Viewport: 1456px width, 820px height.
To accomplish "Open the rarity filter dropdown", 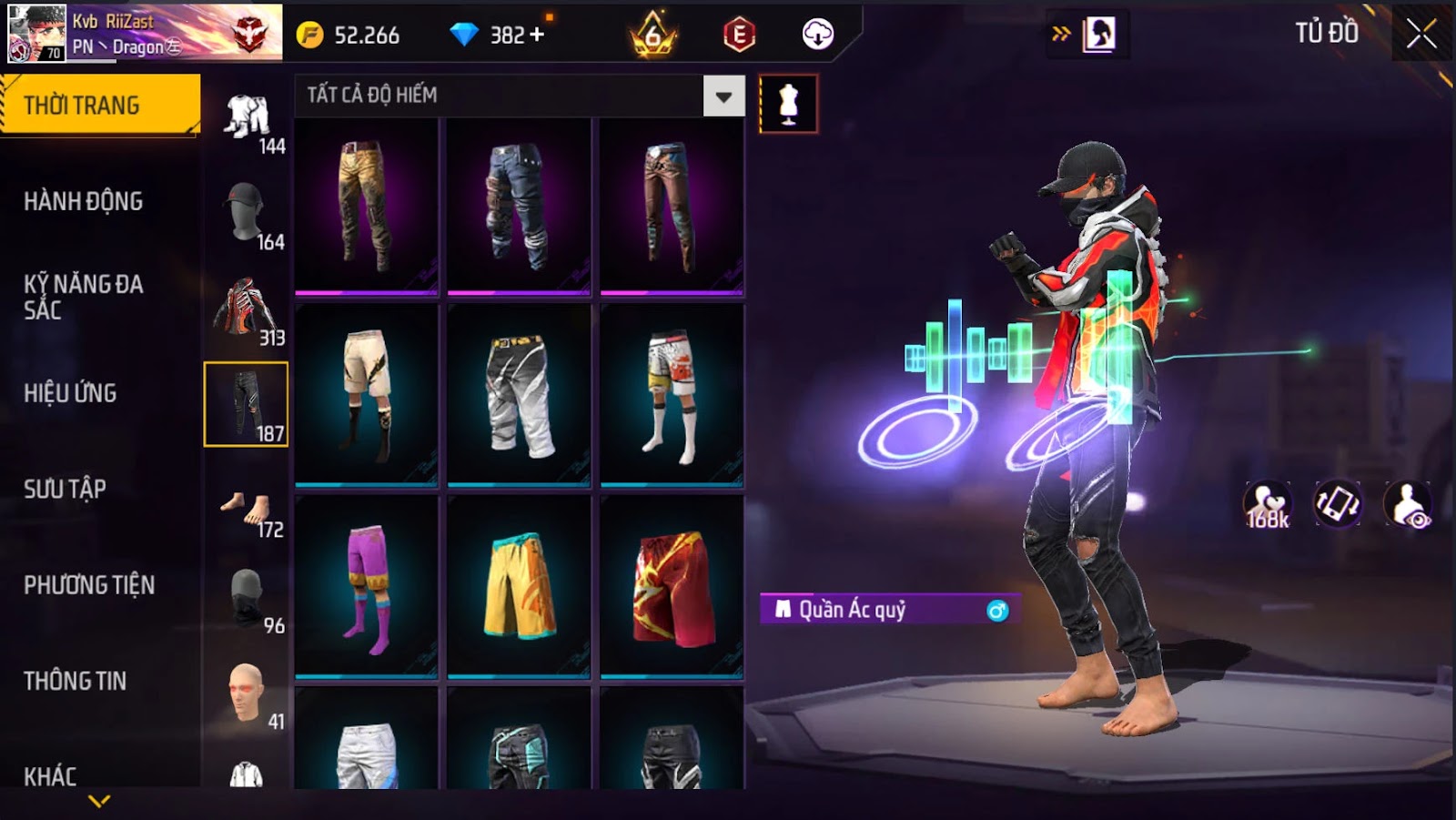I will point(723,96).
